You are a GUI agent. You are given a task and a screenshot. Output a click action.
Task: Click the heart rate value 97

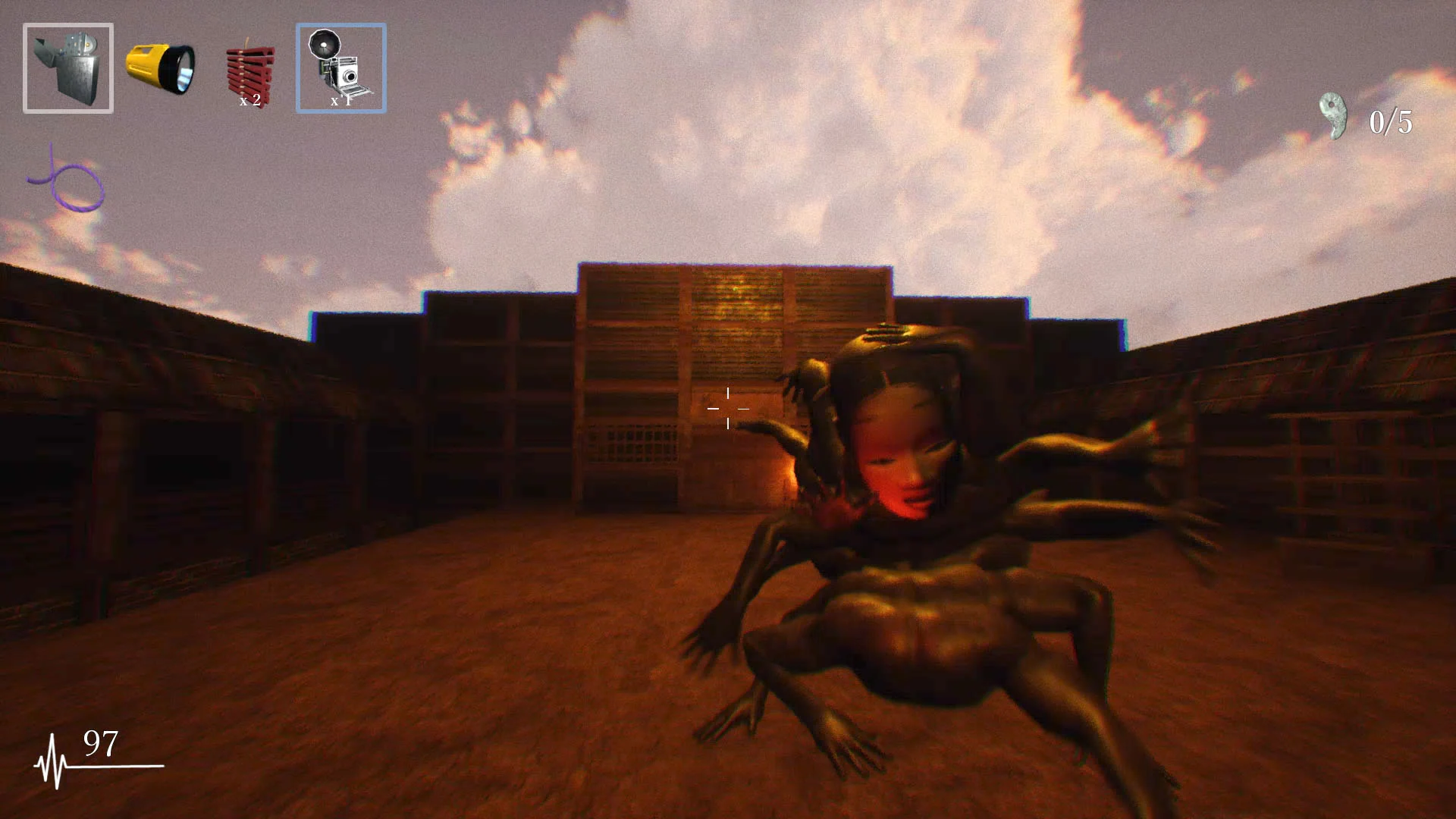pos(102,741)
